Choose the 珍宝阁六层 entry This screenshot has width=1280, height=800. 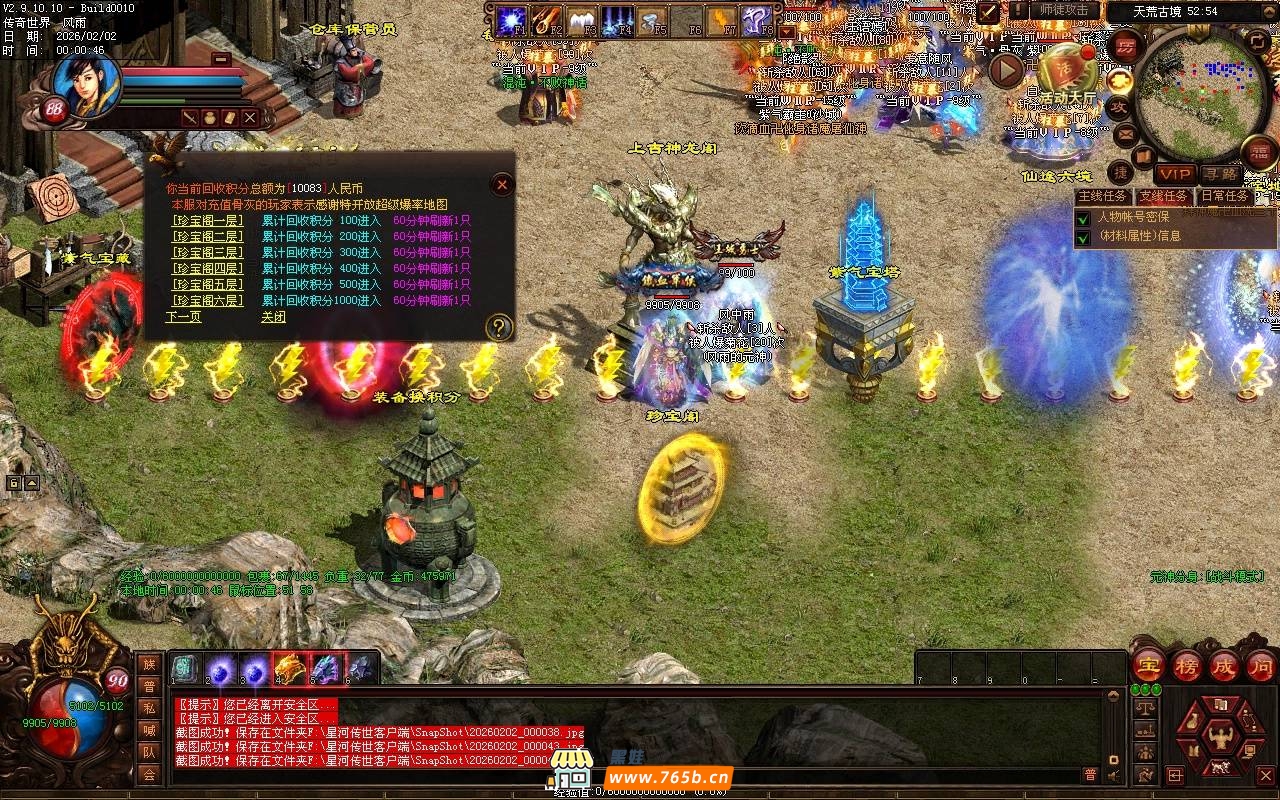pos(207,300)
